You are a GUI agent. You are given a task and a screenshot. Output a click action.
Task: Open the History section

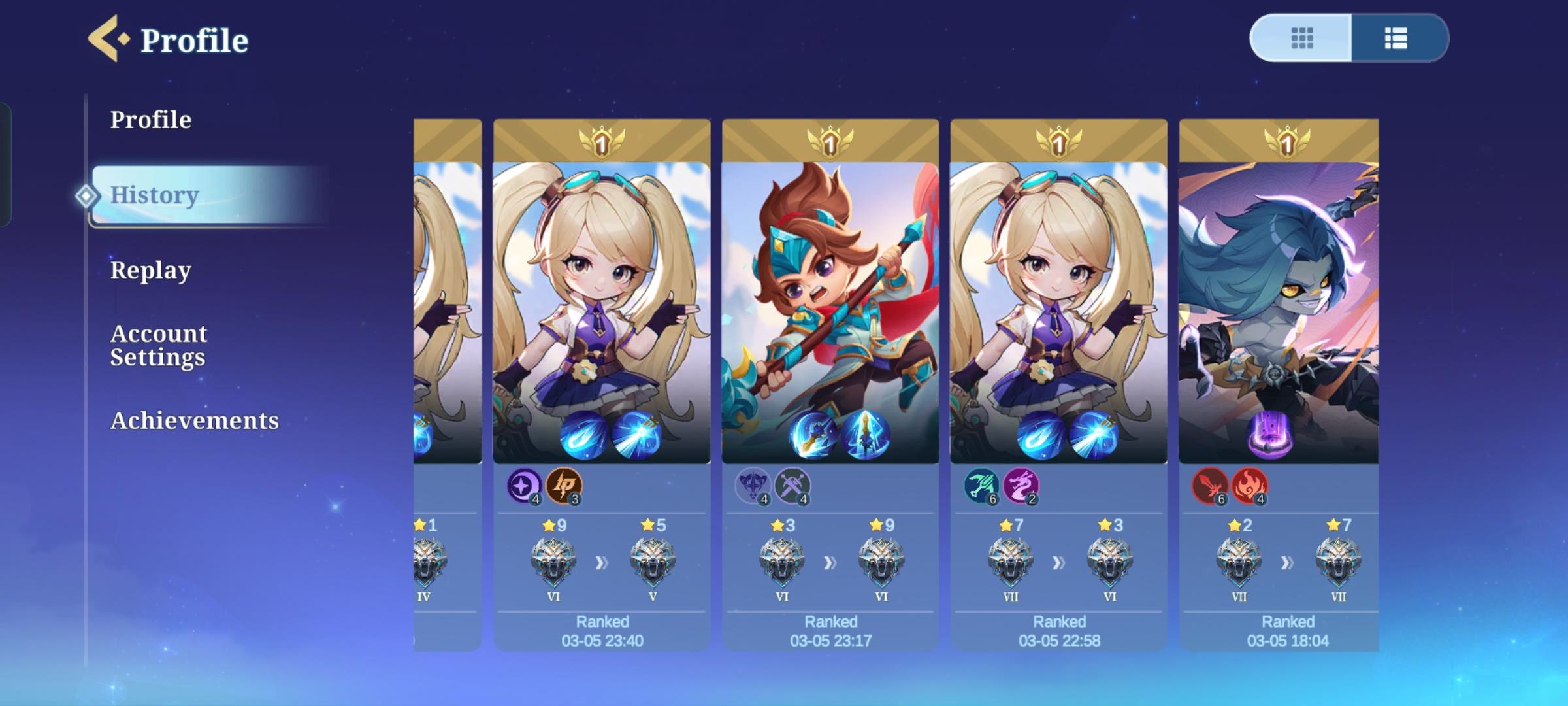154,196
